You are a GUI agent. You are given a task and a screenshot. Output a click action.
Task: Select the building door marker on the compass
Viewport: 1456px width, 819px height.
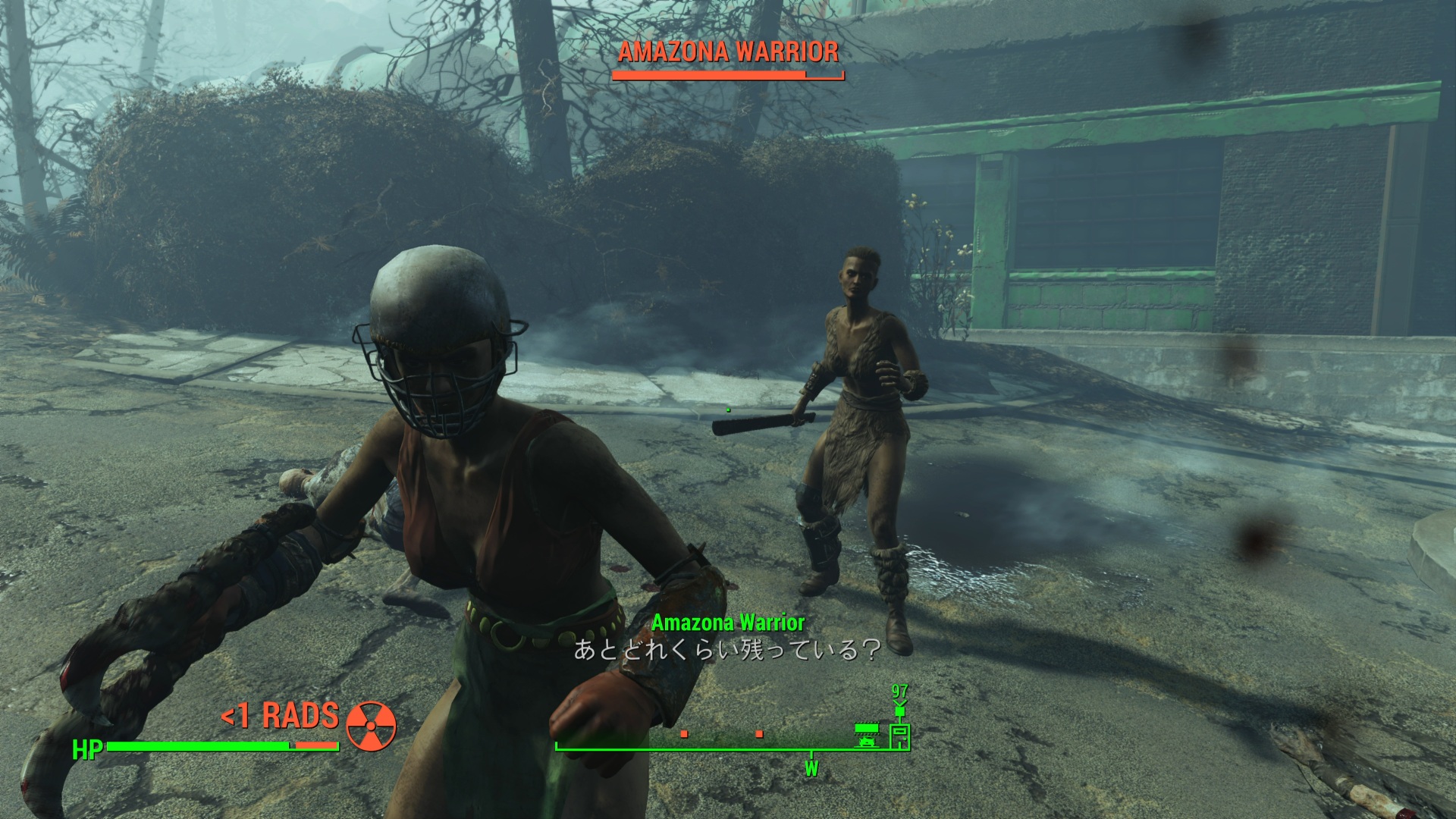899,736
